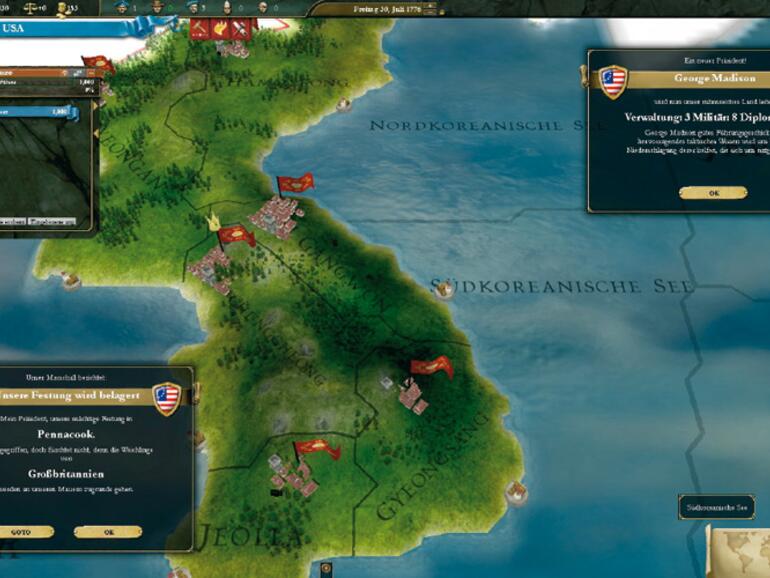
Task: Select the first advisor portrait in the top bar
Action: [123, 8]
